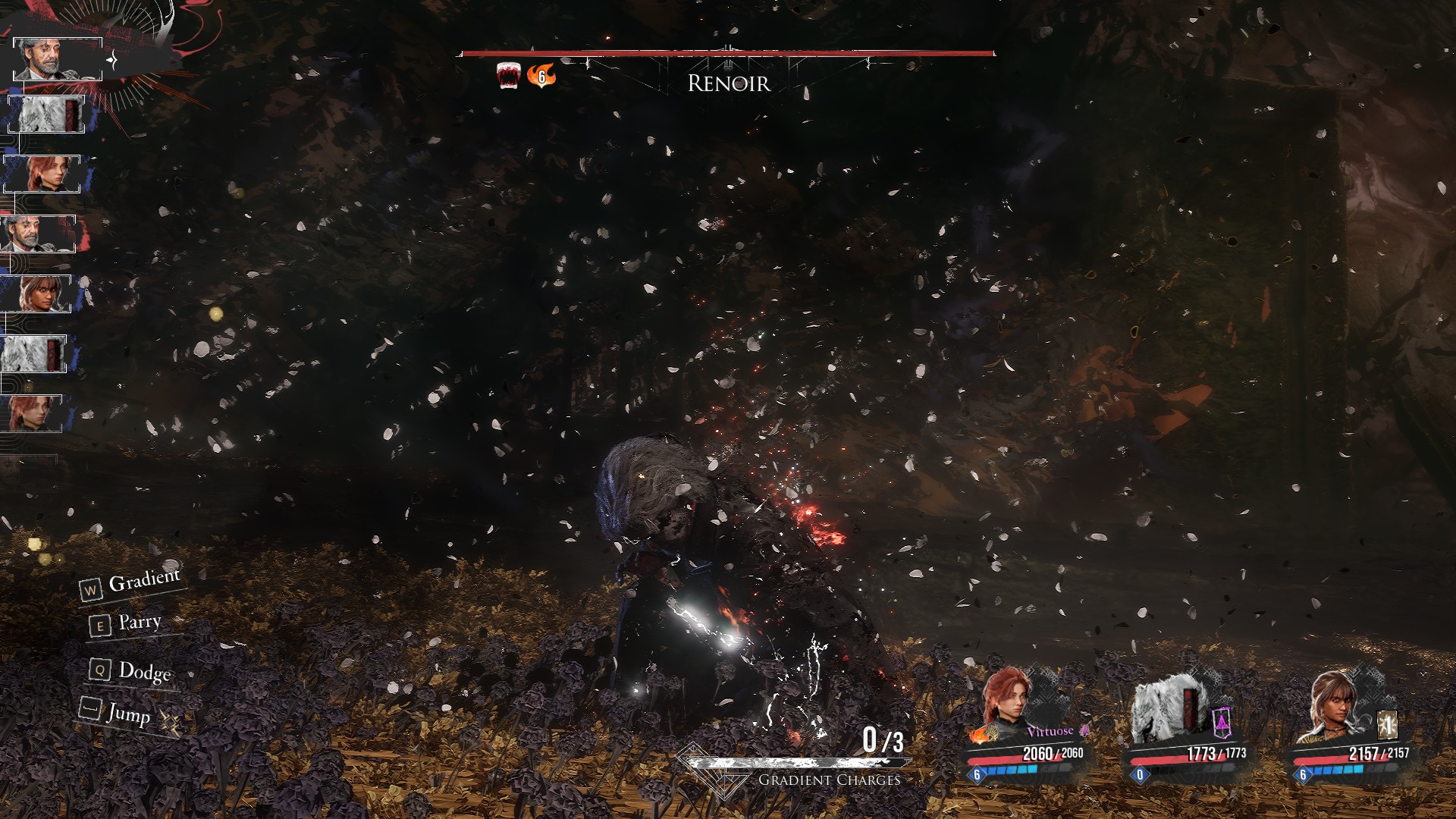Click the card icon beside Sciel's party portrait
Image resolution: width=1456 pixels, height=819 pixels.
[x=1387, y=725]
